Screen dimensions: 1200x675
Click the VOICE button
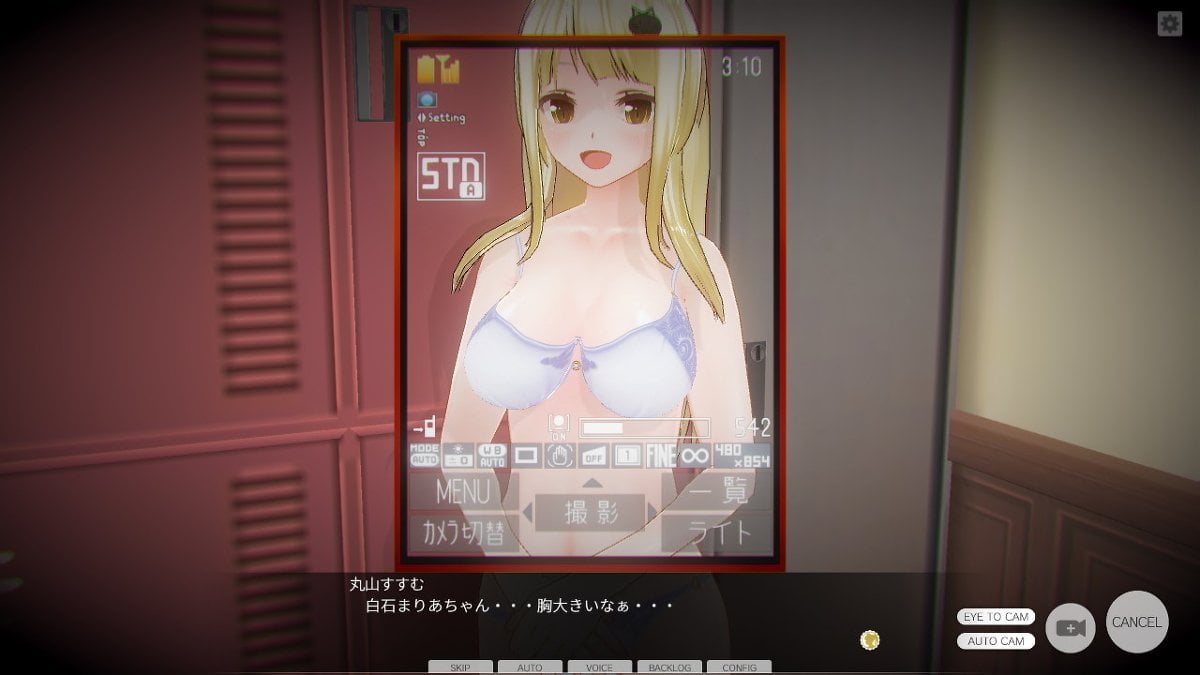click(x=599, y=667)
